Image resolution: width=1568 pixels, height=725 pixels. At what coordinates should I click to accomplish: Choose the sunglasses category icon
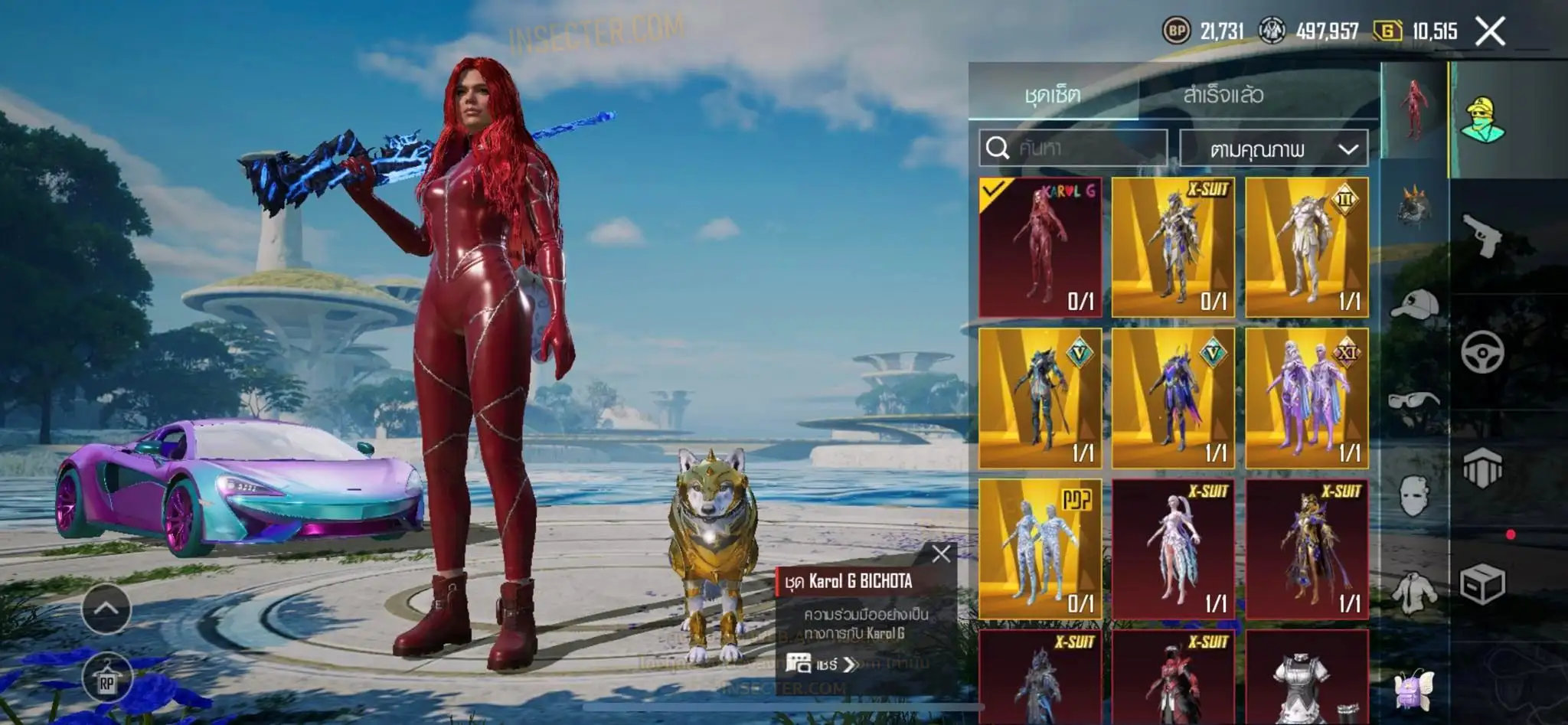click(x=1413, y=400)
